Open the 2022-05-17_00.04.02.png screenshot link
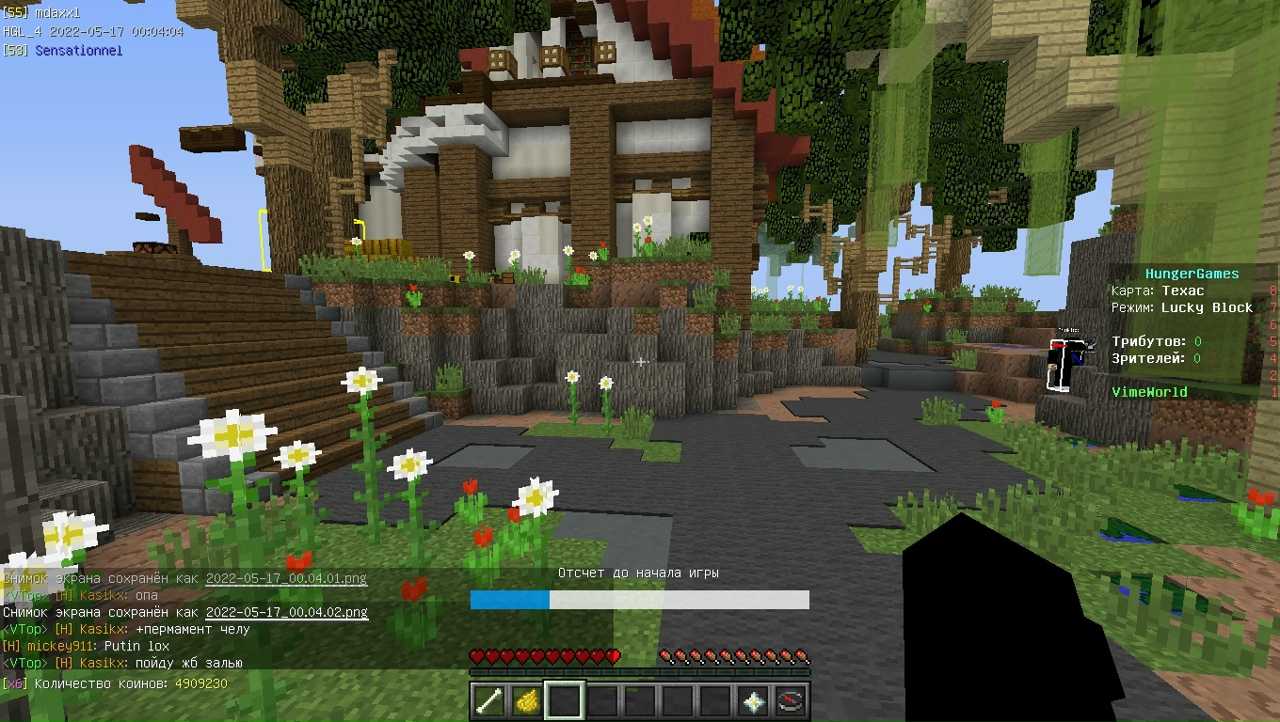 [286, 612]
